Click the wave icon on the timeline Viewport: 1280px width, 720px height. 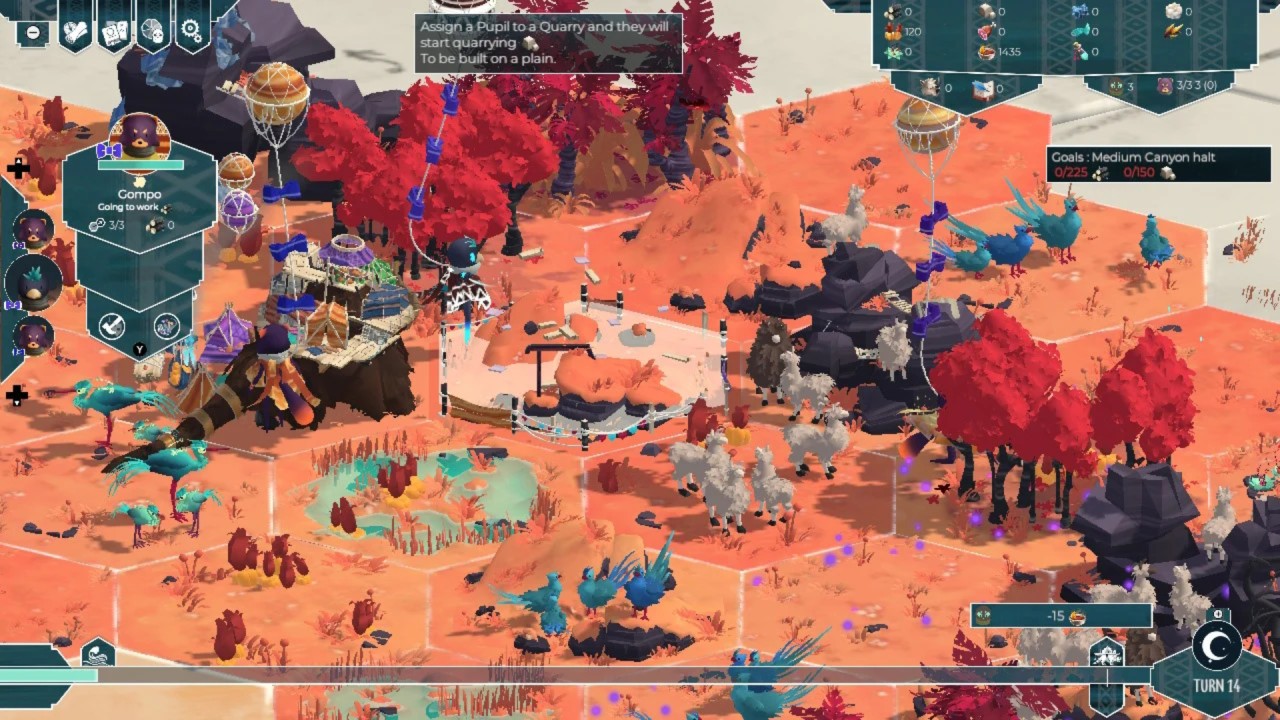pyautogui.click(x=97, y=655)
